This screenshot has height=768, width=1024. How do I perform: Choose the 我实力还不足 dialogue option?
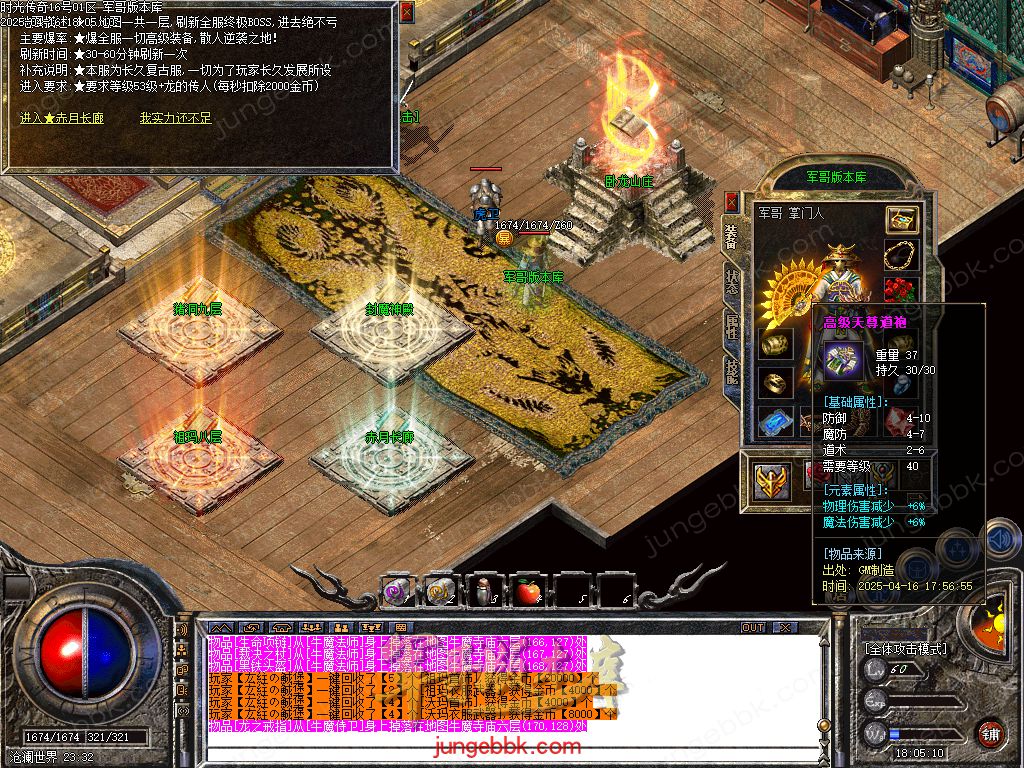[175, 118]
